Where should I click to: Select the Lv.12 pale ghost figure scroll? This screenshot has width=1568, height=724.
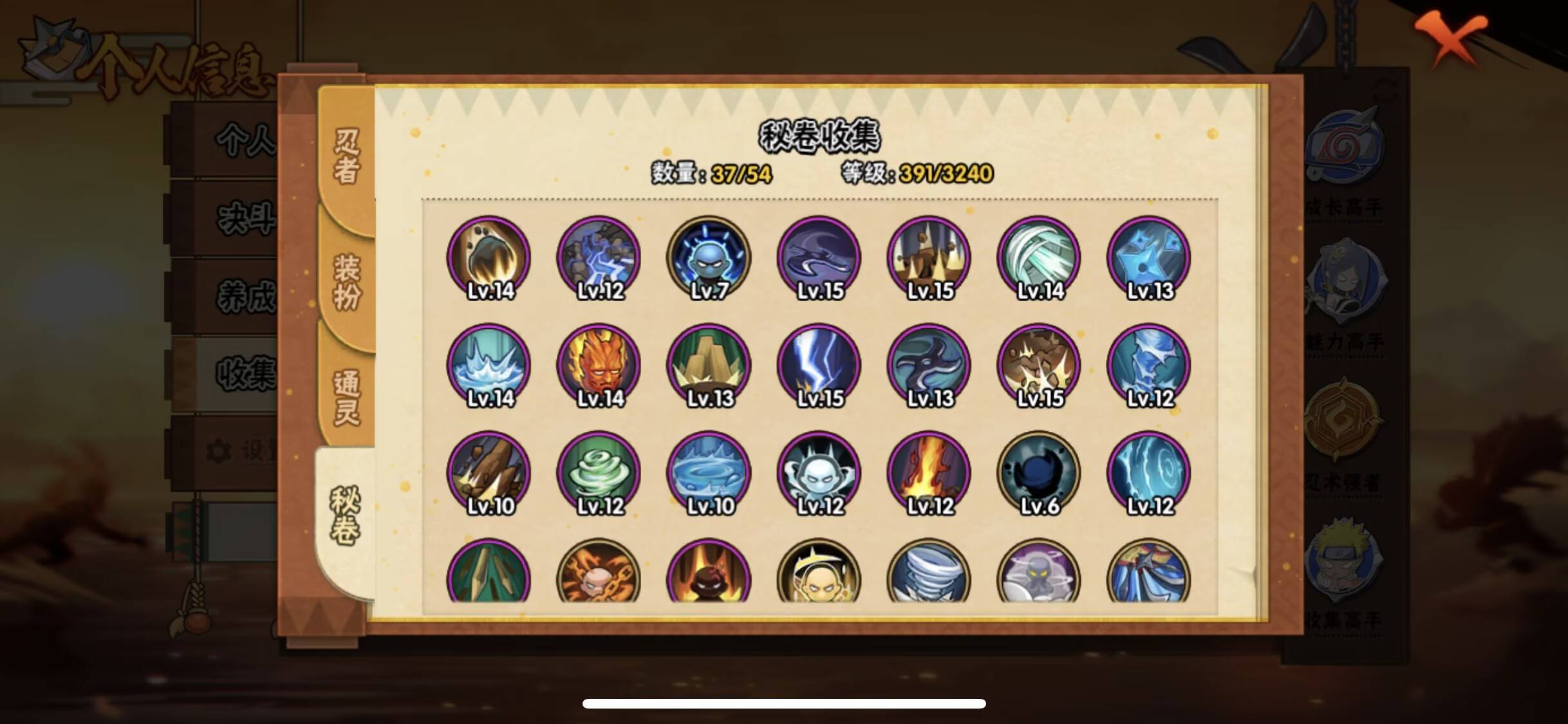819,472
